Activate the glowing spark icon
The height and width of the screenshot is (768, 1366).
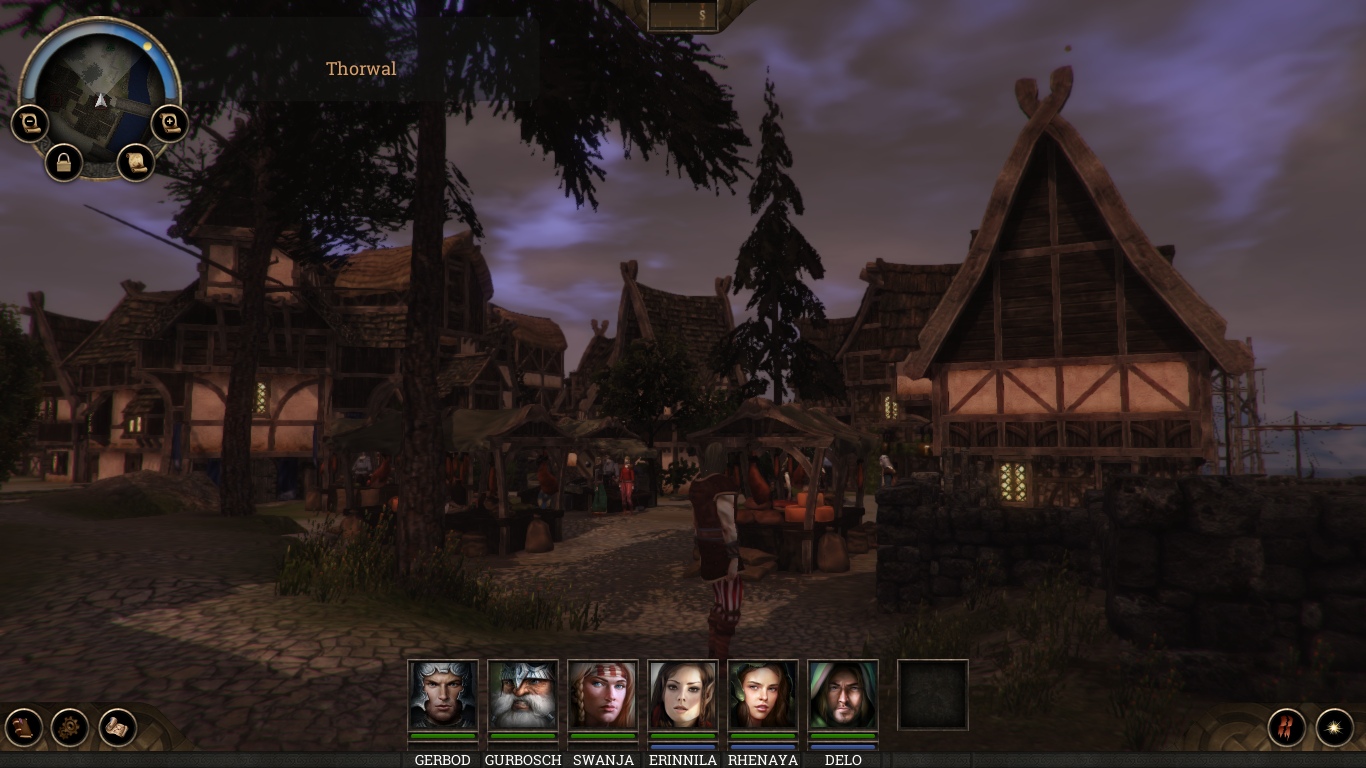point(1334,727)
